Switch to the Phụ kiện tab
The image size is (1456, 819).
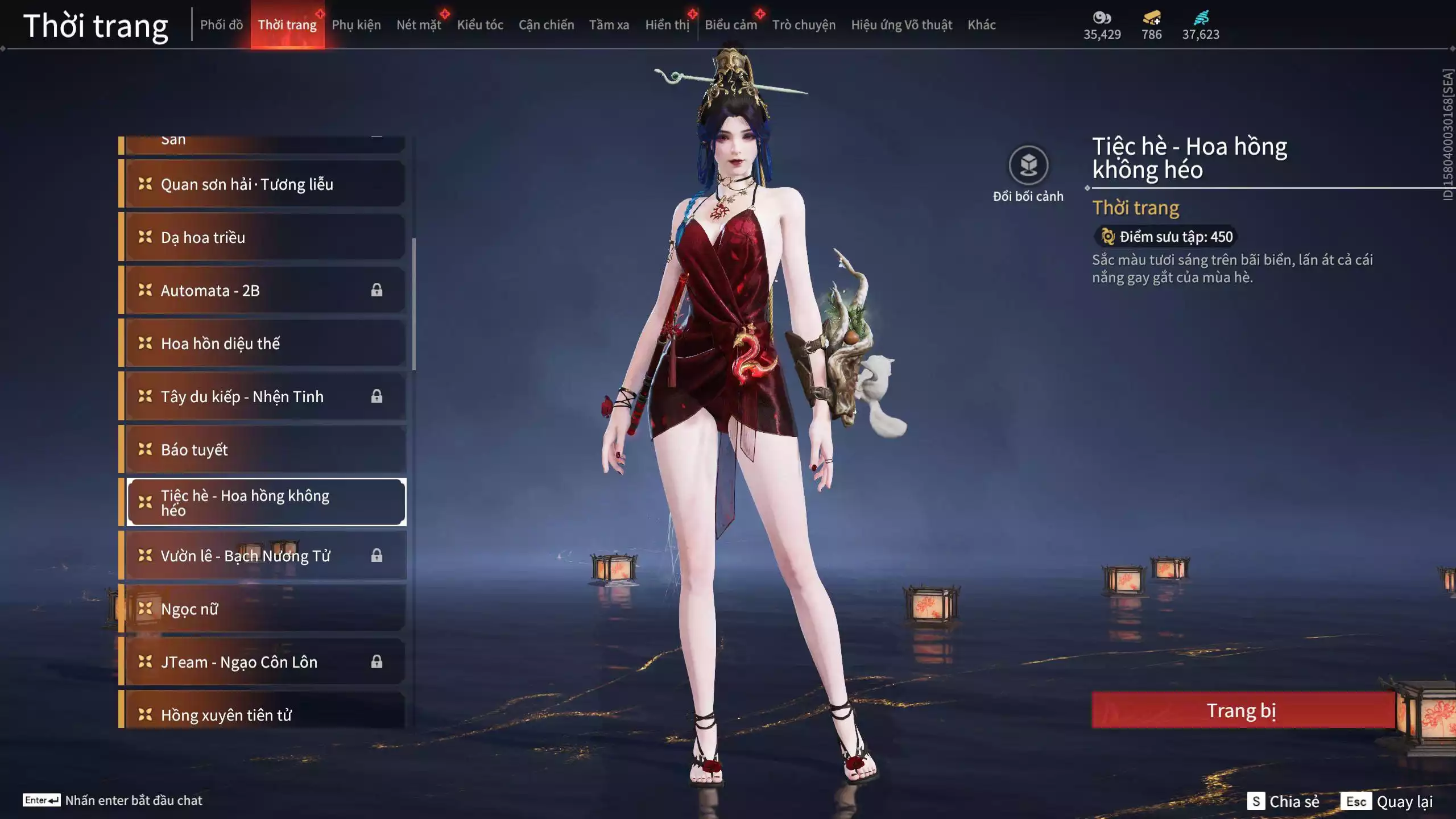[x=357, y=24]
